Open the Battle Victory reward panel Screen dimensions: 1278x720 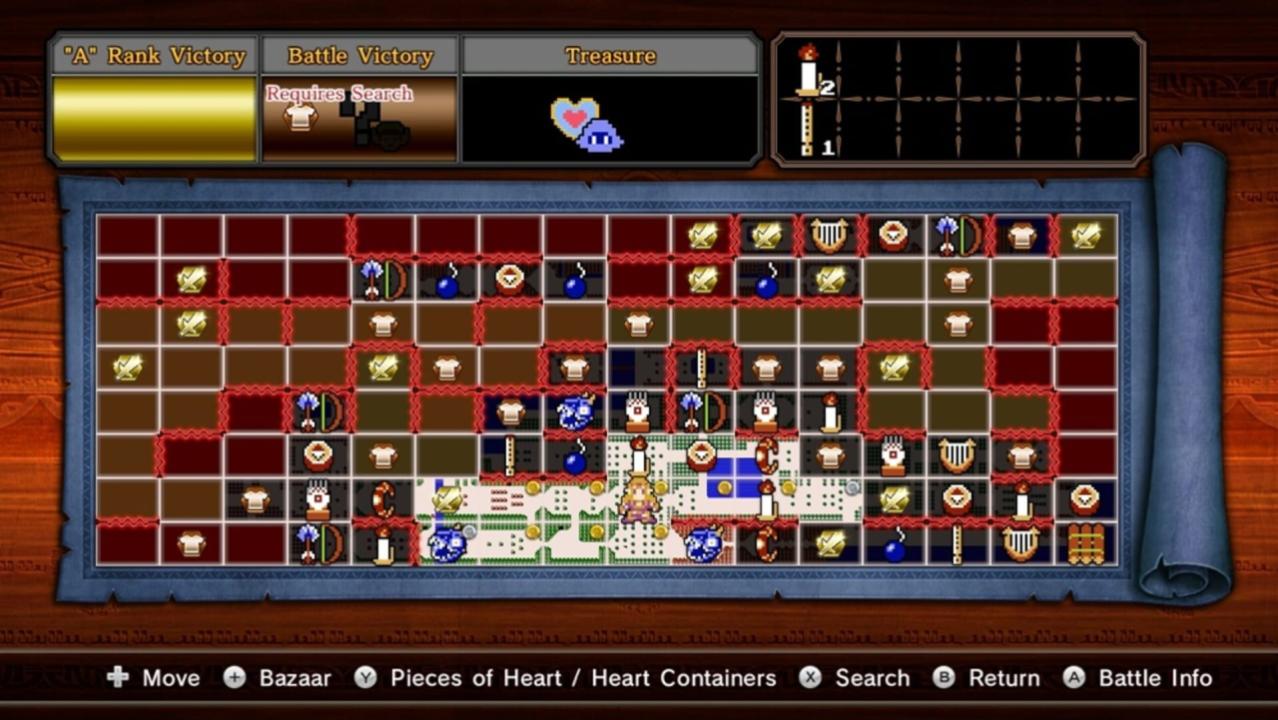click(x=360, y=119)
